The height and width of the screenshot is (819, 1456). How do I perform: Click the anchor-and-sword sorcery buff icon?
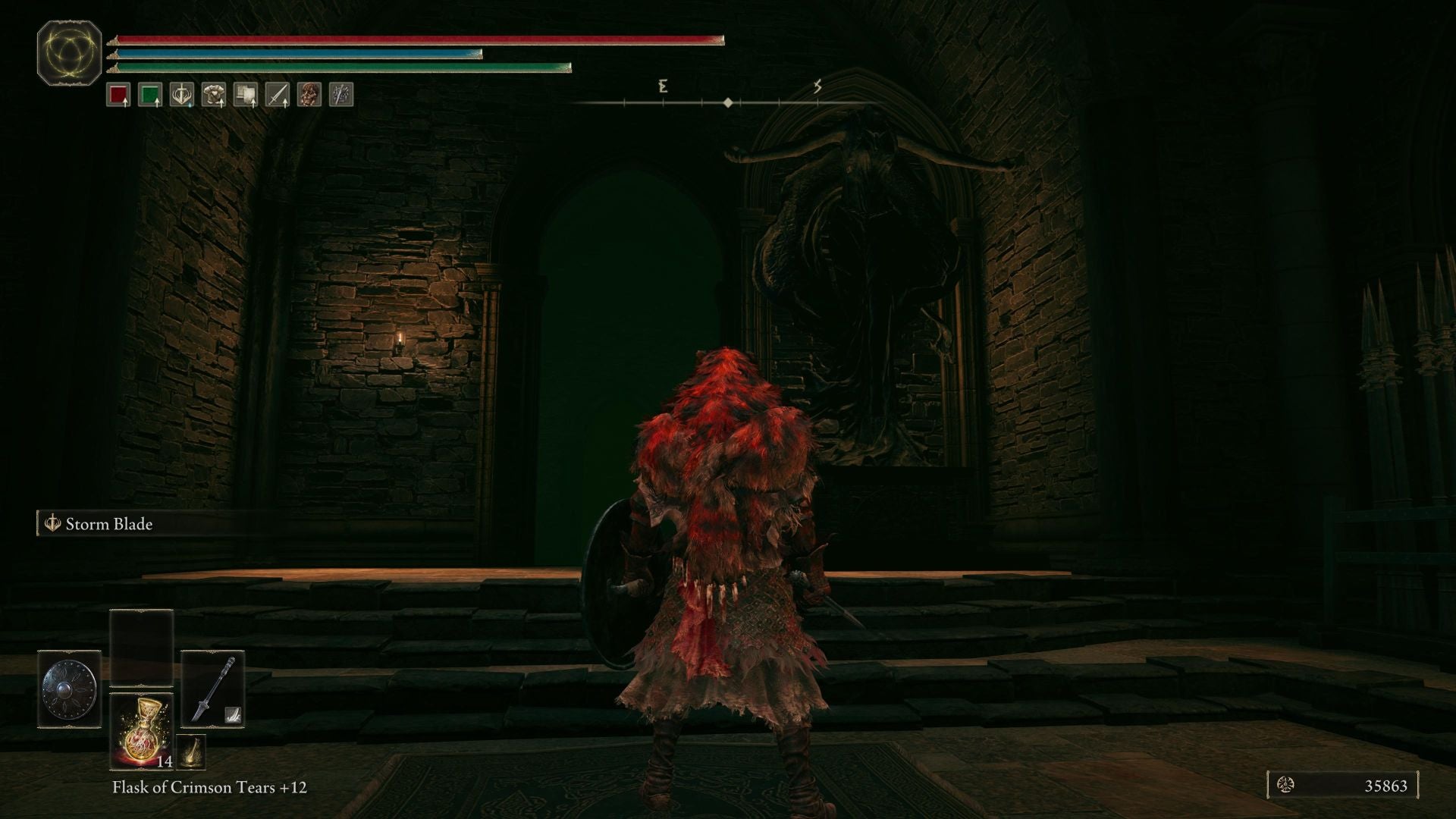[x=180, y=94]
